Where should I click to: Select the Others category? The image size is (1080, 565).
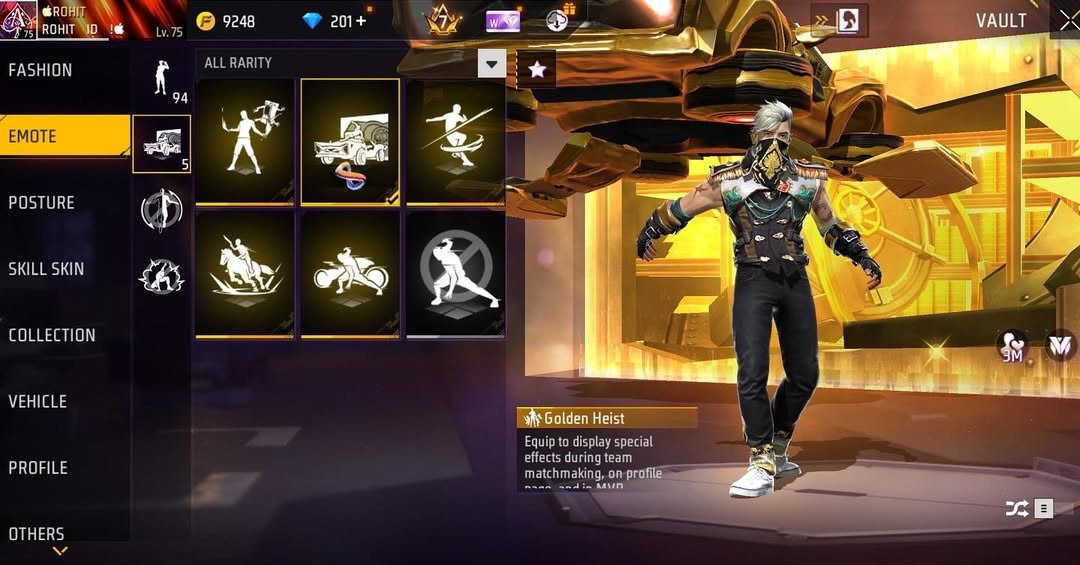[x=37, y=533]
